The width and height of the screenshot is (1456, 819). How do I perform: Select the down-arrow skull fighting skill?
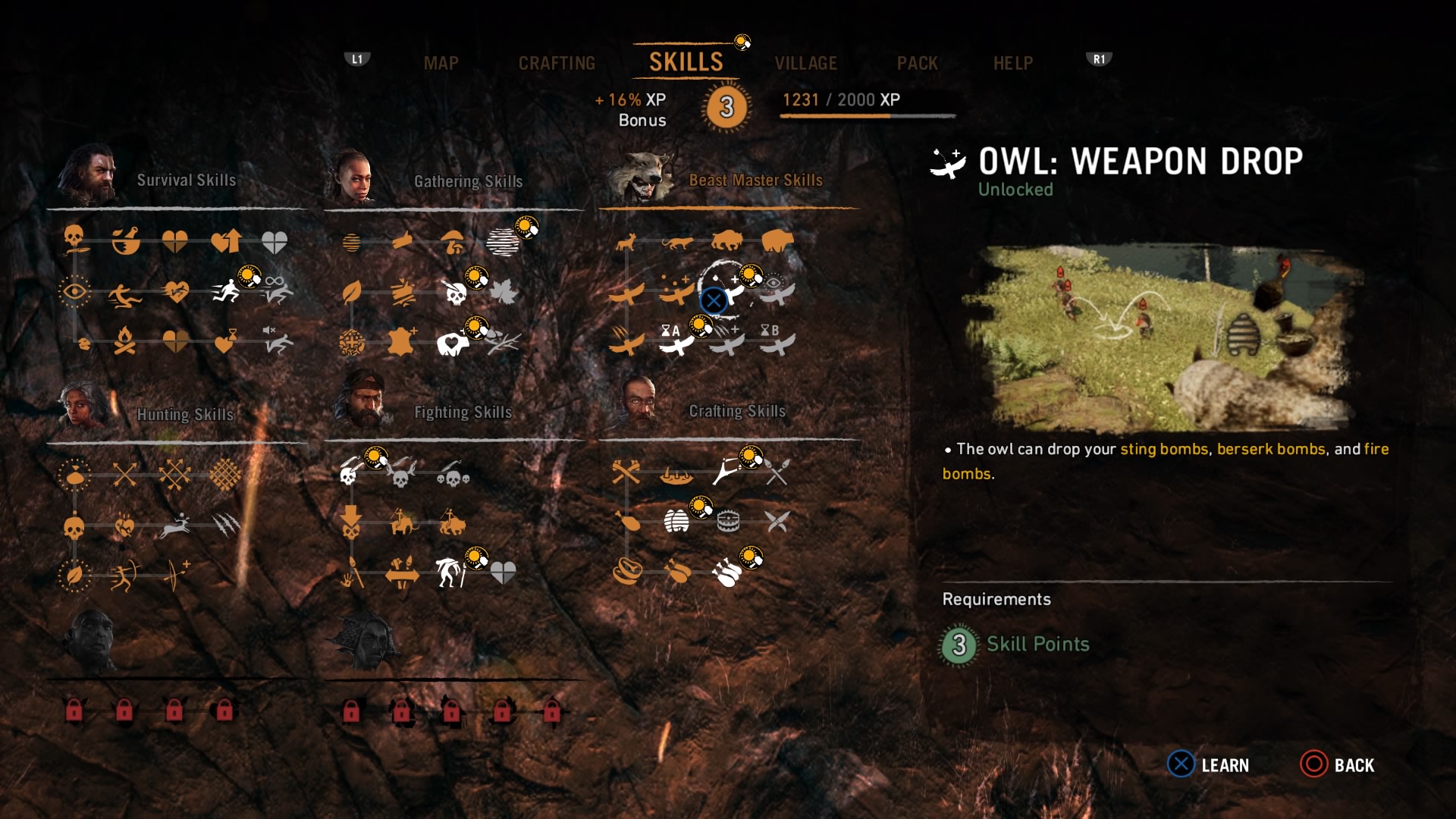point(350,522)
